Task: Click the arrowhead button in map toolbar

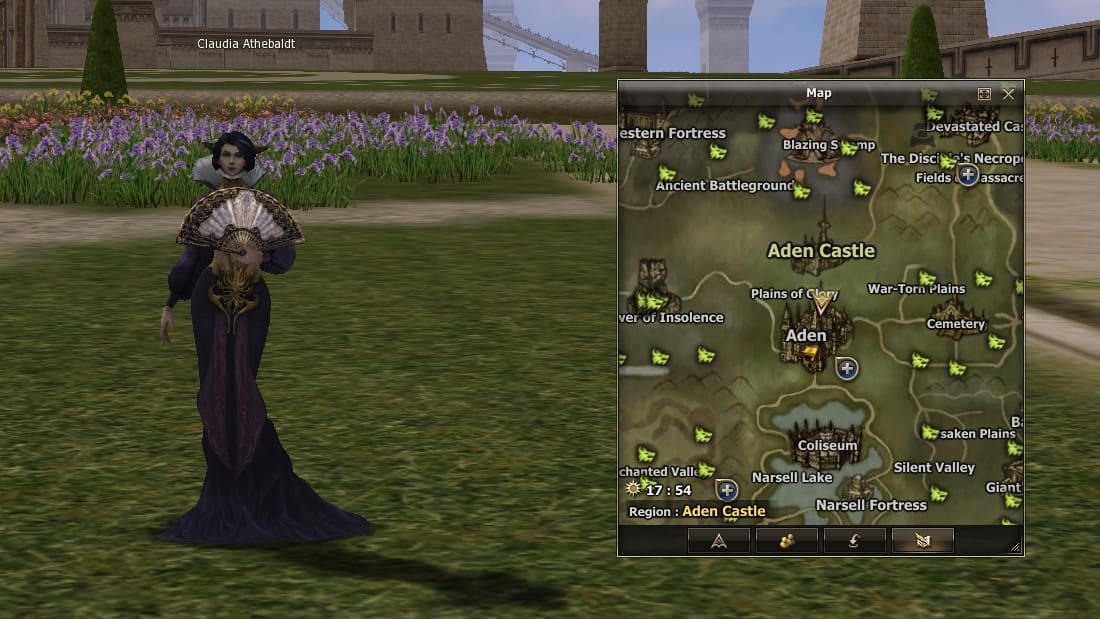Action: 718,541
